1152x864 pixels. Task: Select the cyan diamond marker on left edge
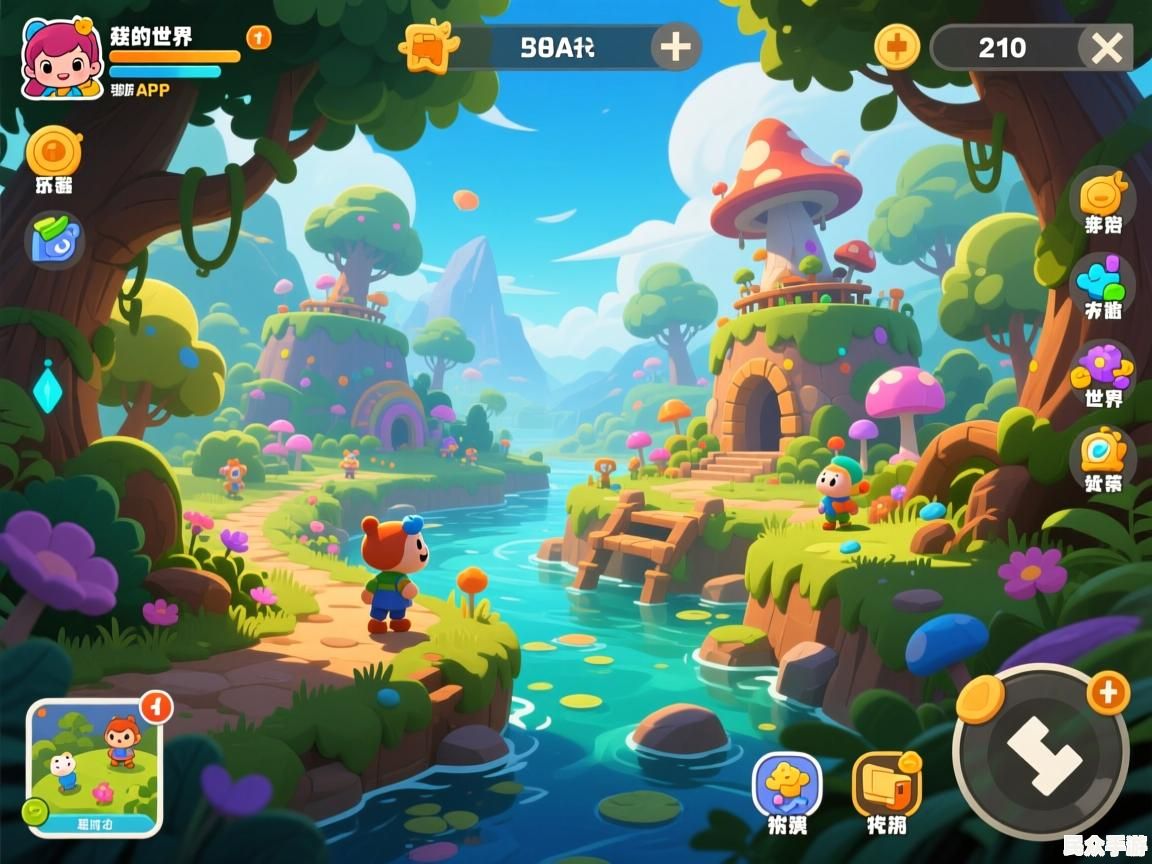[46, 389]
